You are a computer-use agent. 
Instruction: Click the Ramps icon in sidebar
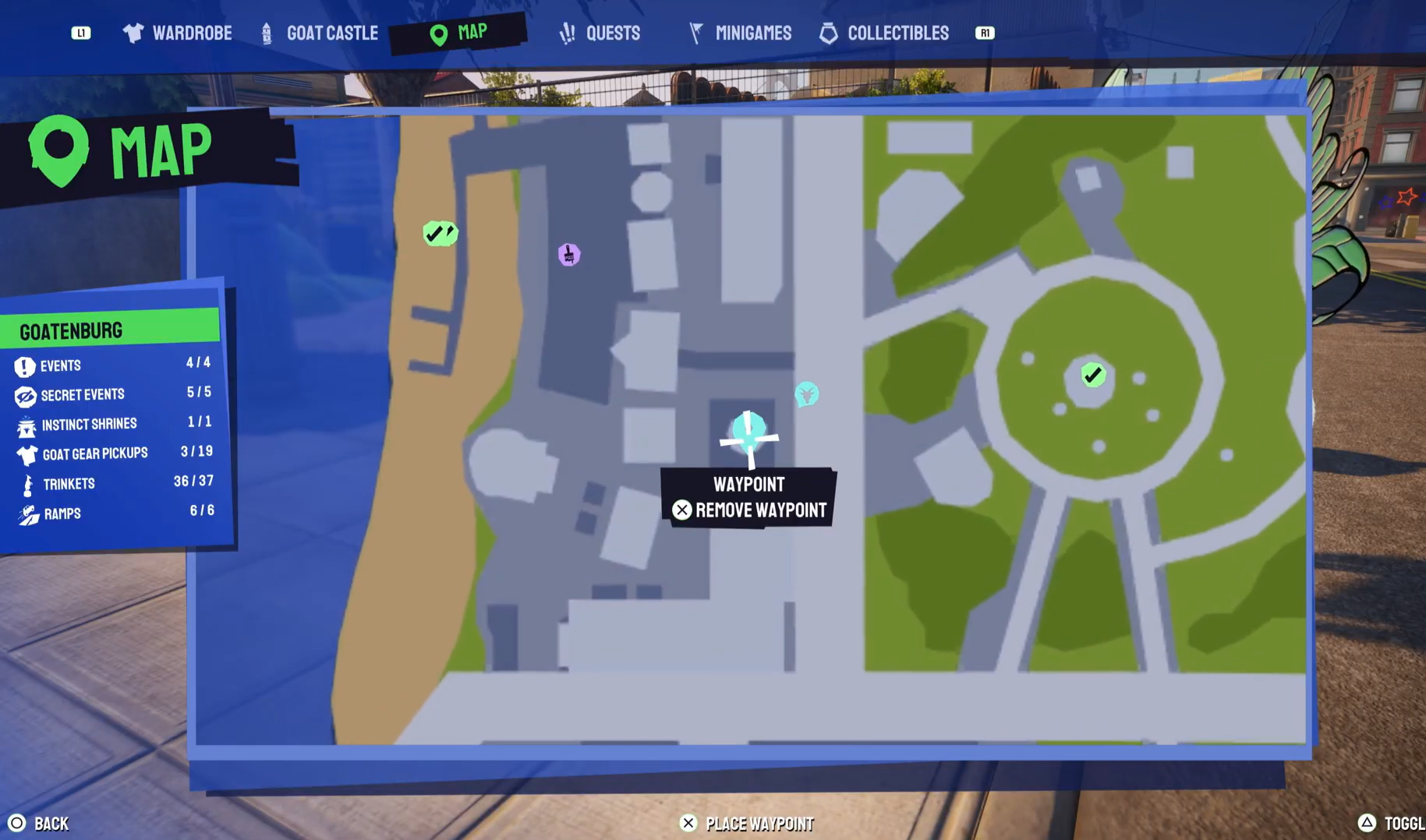pyautogui.click(x=26, y=513)
